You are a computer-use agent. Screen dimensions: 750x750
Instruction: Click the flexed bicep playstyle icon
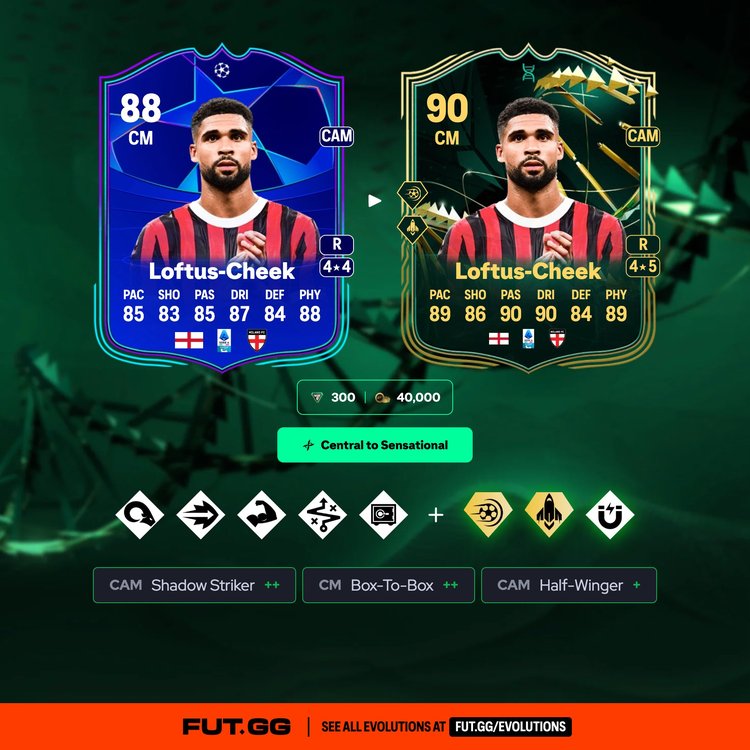[262, 515]
